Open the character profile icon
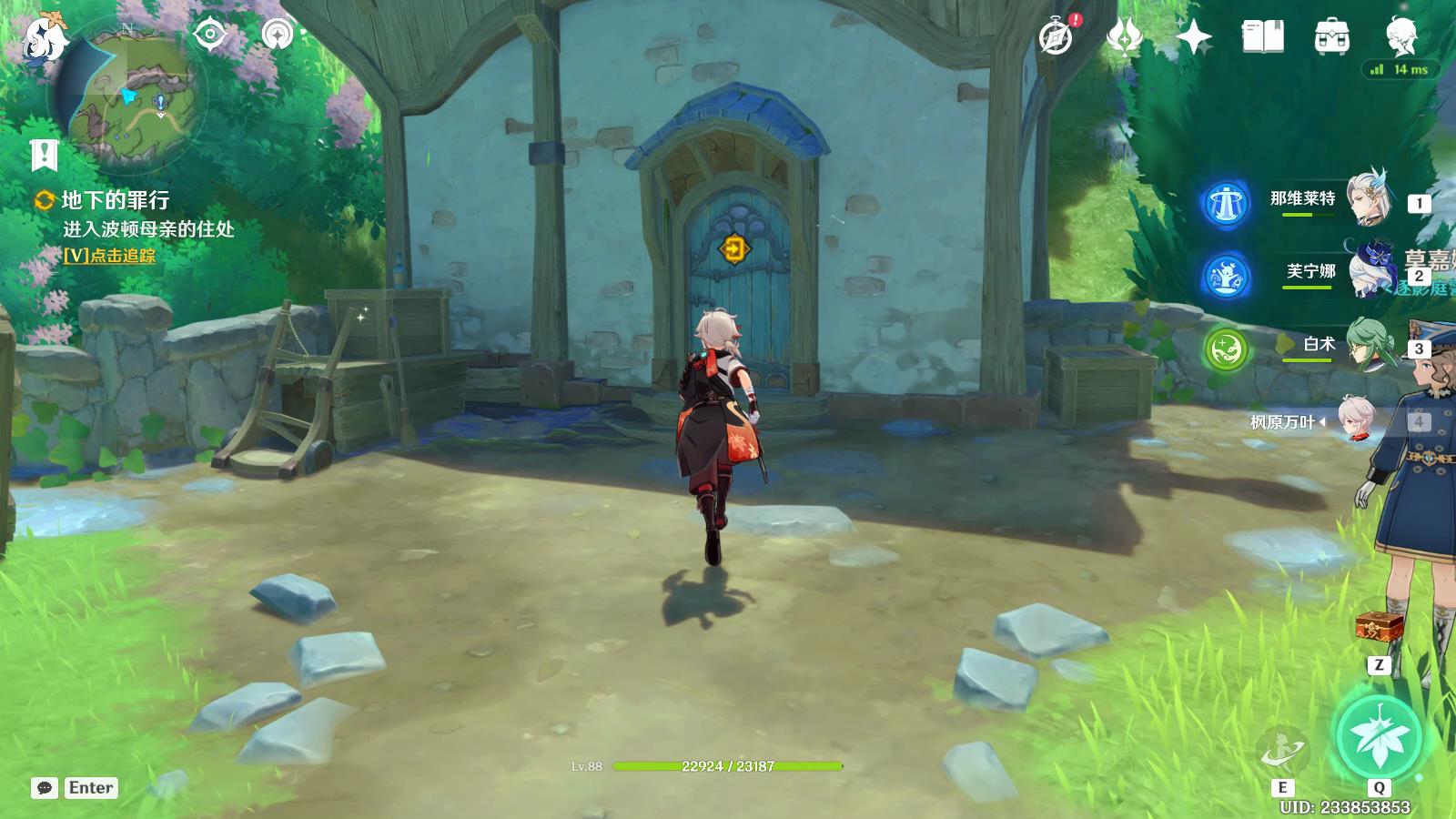The height and width of the screenshot is (819, 1456). [x=1400, y=37]
